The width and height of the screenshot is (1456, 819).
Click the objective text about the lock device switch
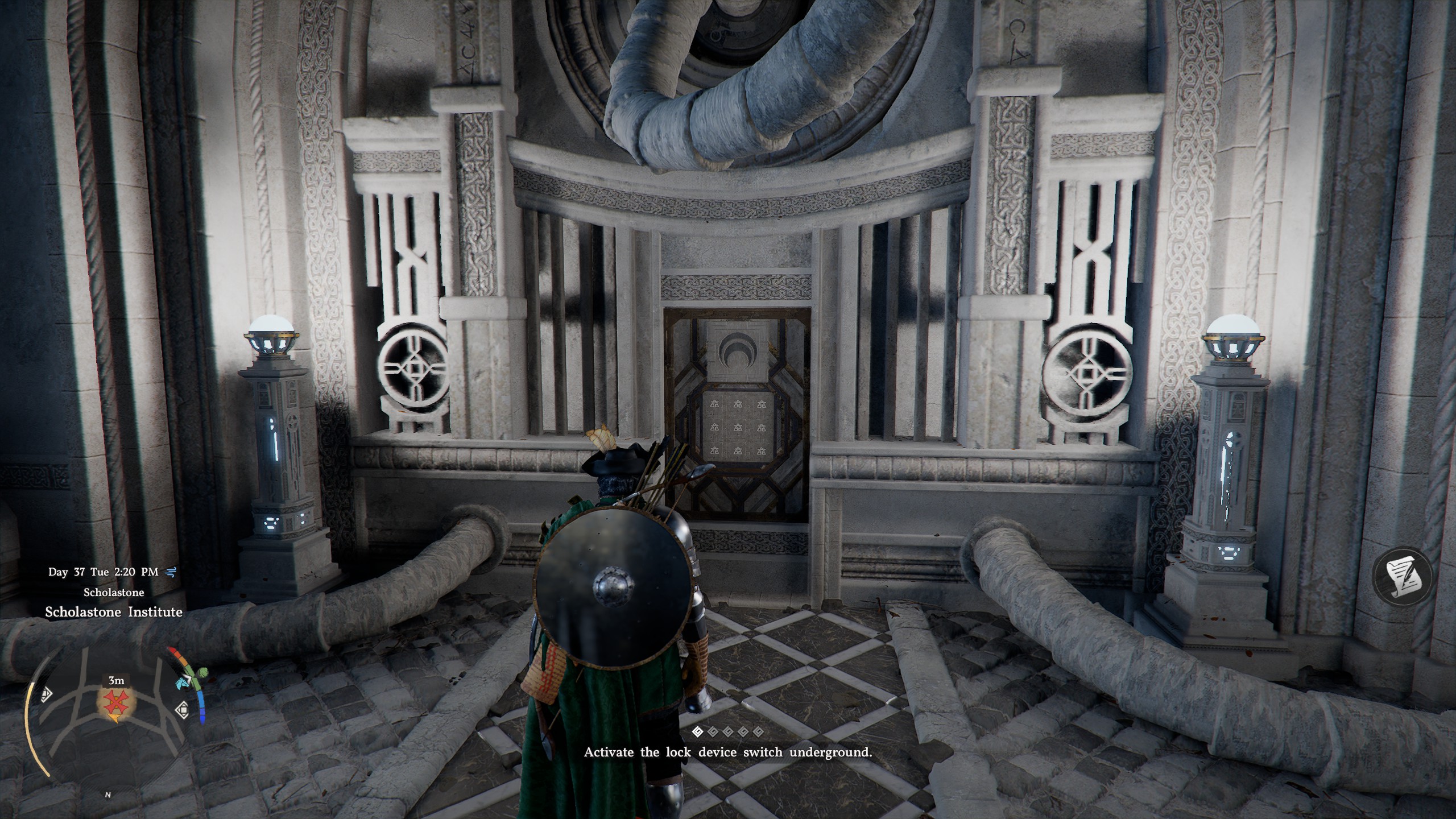pyautogui.click(x=728, y=752)
